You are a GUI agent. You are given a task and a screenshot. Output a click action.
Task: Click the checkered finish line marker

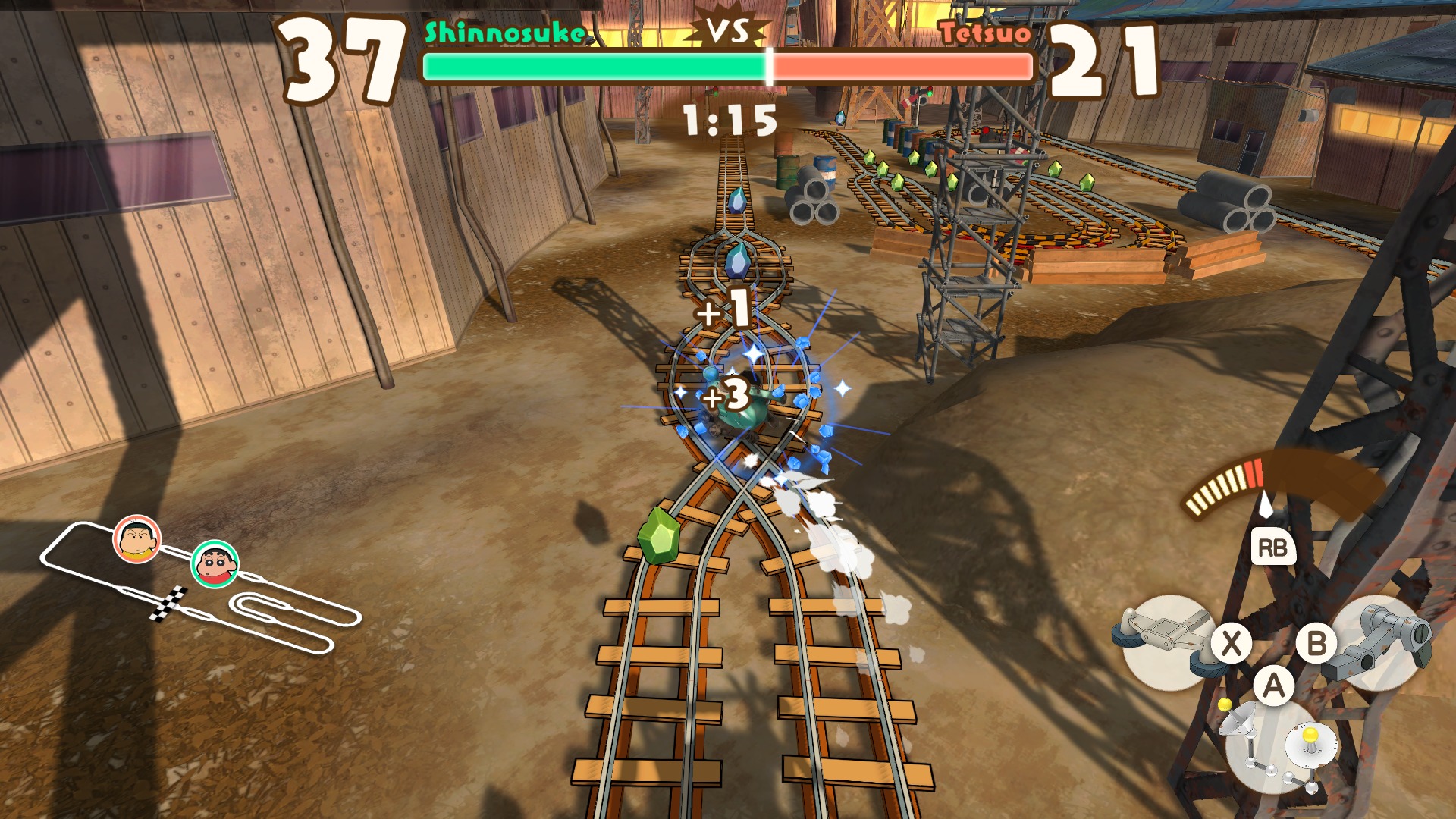point(168,604)
